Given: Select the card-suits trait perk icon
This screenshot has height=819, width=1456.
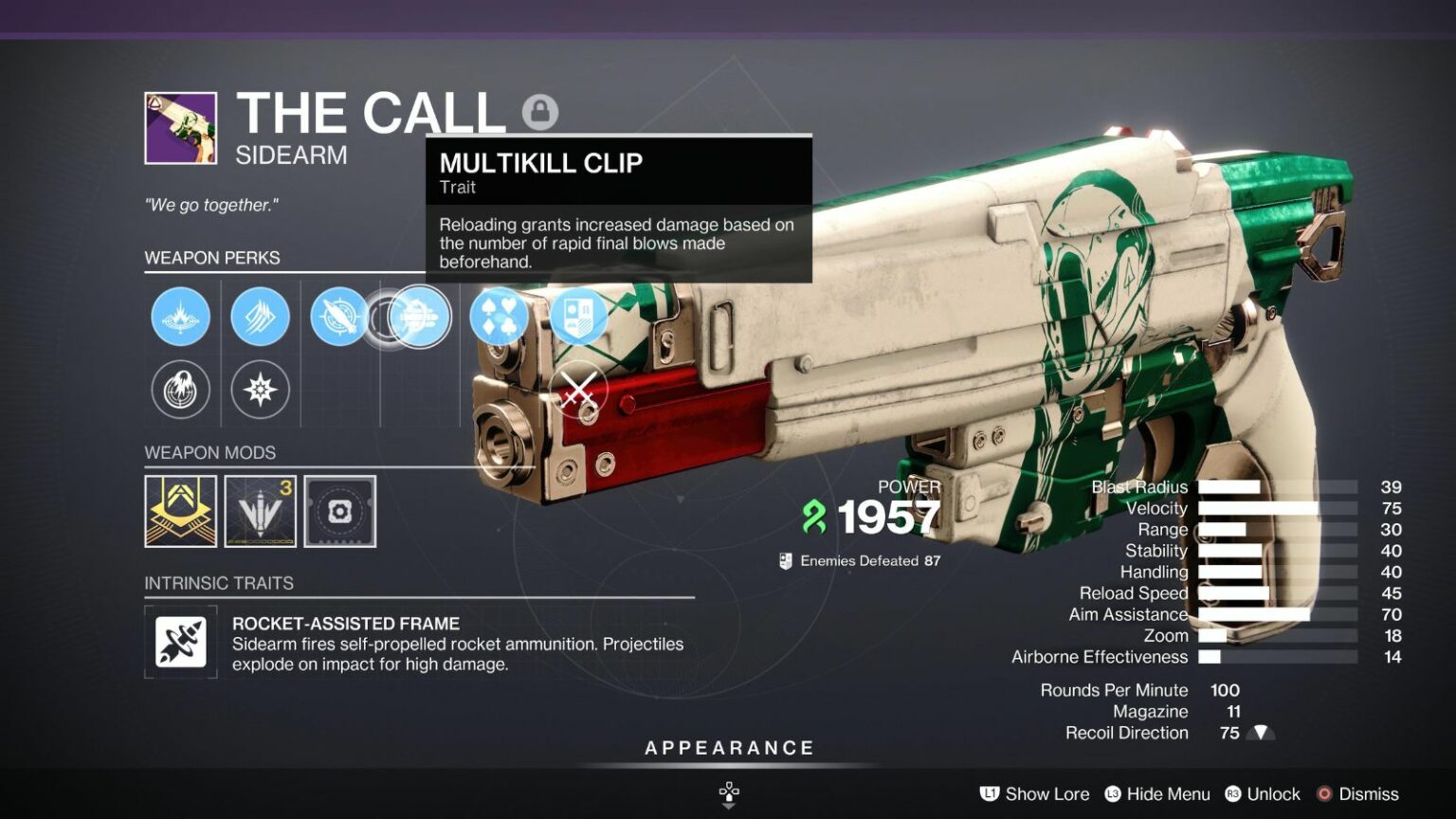Looking at the screenshot, I should (x=500, y=317).
